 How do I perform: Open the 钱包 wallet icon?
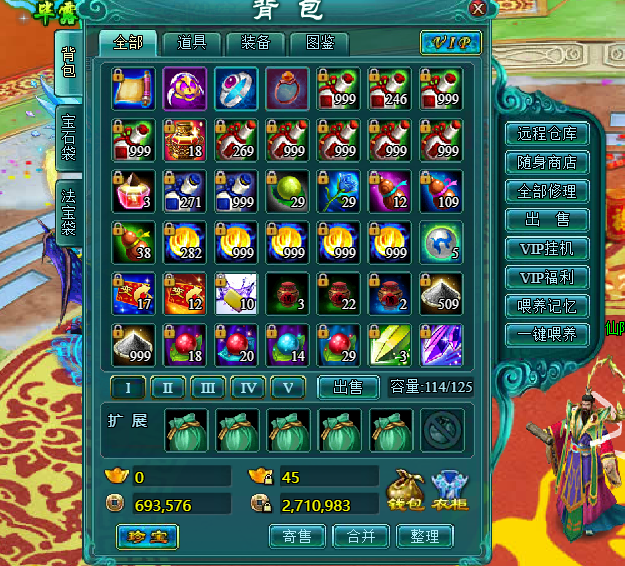[x=406, y=490]
